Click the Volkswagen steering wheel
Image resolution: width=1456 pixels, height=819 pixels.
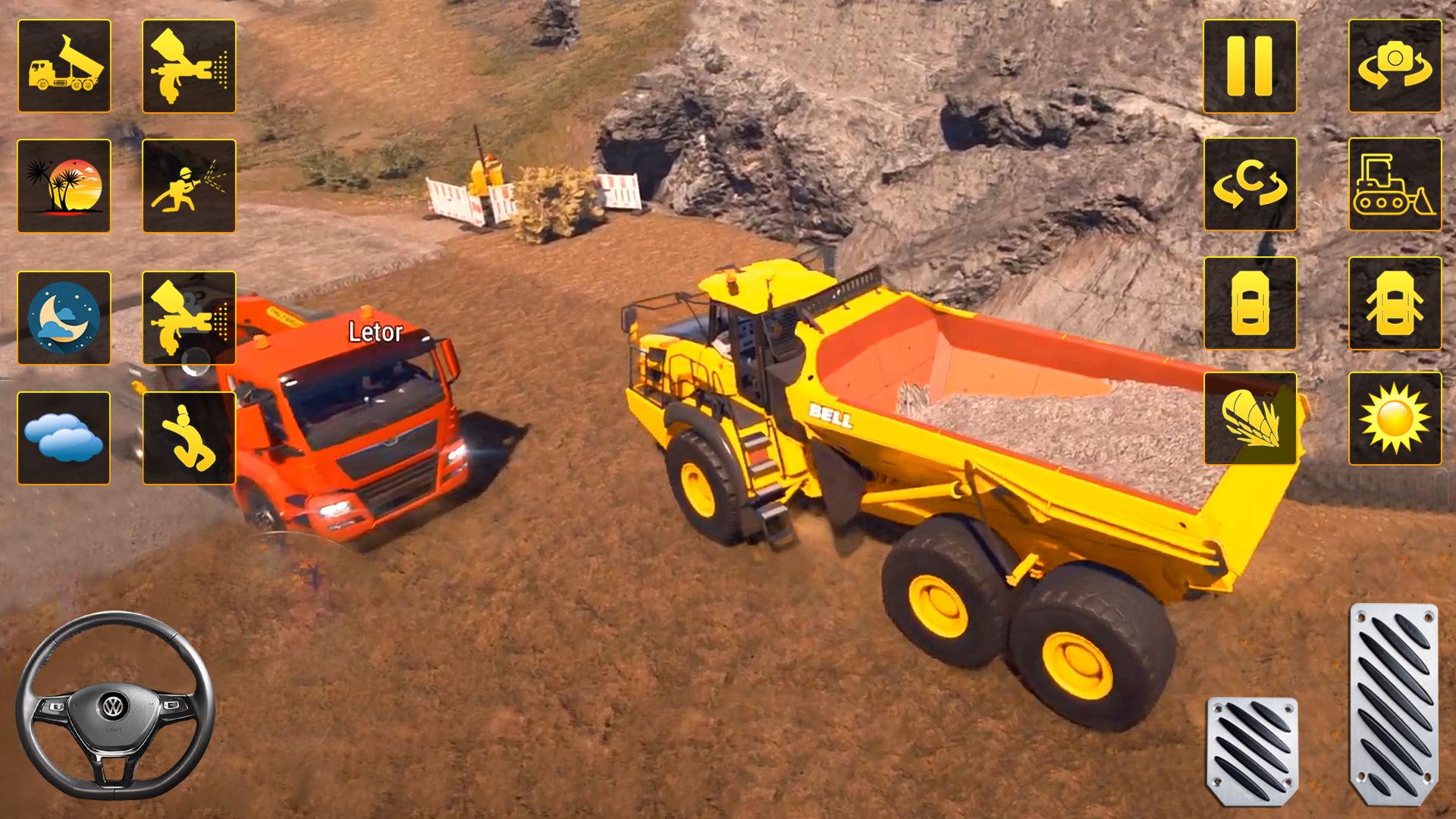click(115, 705)
